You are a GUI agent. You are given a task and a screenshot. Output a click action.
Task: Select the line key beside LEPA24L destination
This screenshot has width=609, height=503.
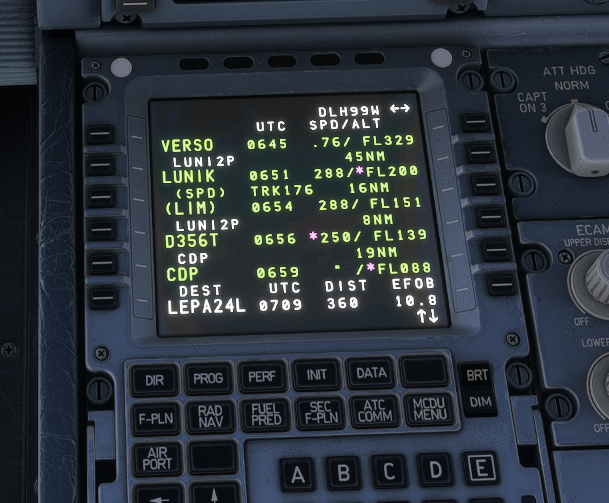pyautogui.click(x=102, y=298)
